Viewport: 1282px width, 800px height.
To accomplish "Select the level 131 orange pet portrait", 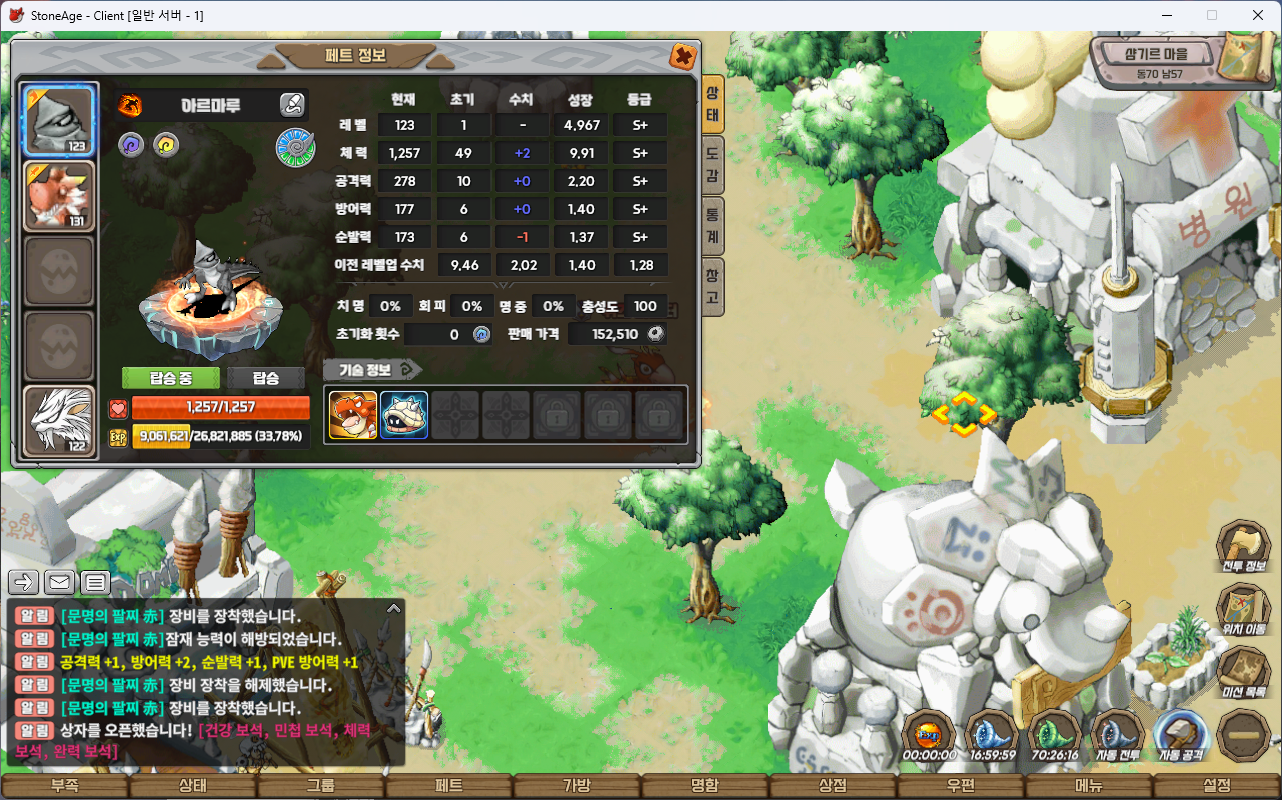I will click(60, 196).
